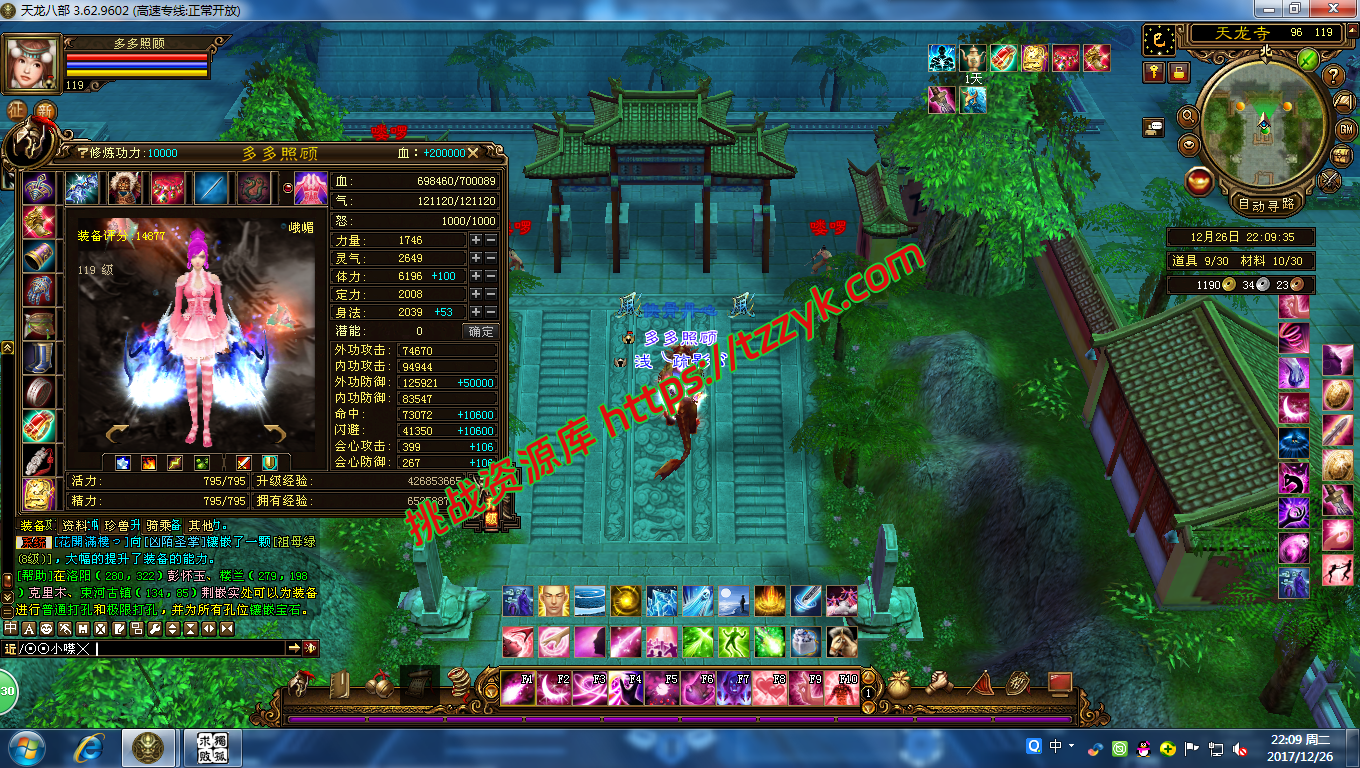Select the teapot buff icon
This screenshot has height=768, width=1360.
972,57
